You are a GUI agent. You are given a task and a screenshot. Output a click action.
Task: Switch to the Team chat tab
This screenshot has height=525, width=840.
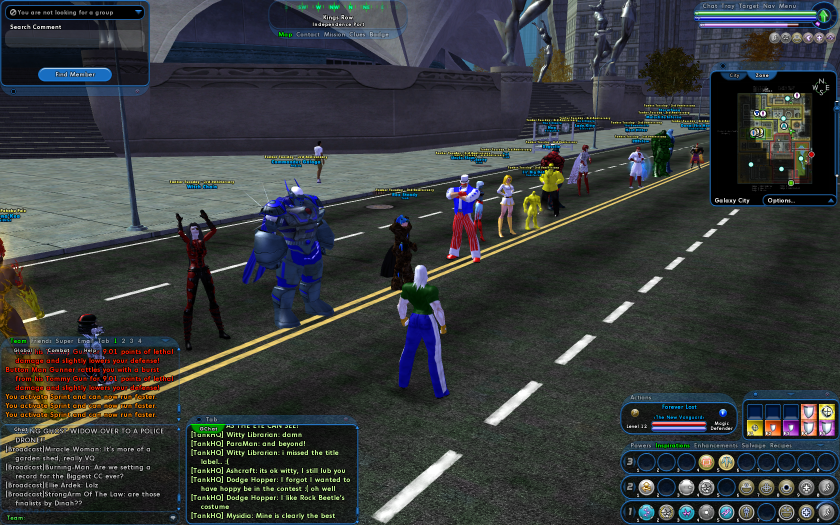click(x=19, y=341)
